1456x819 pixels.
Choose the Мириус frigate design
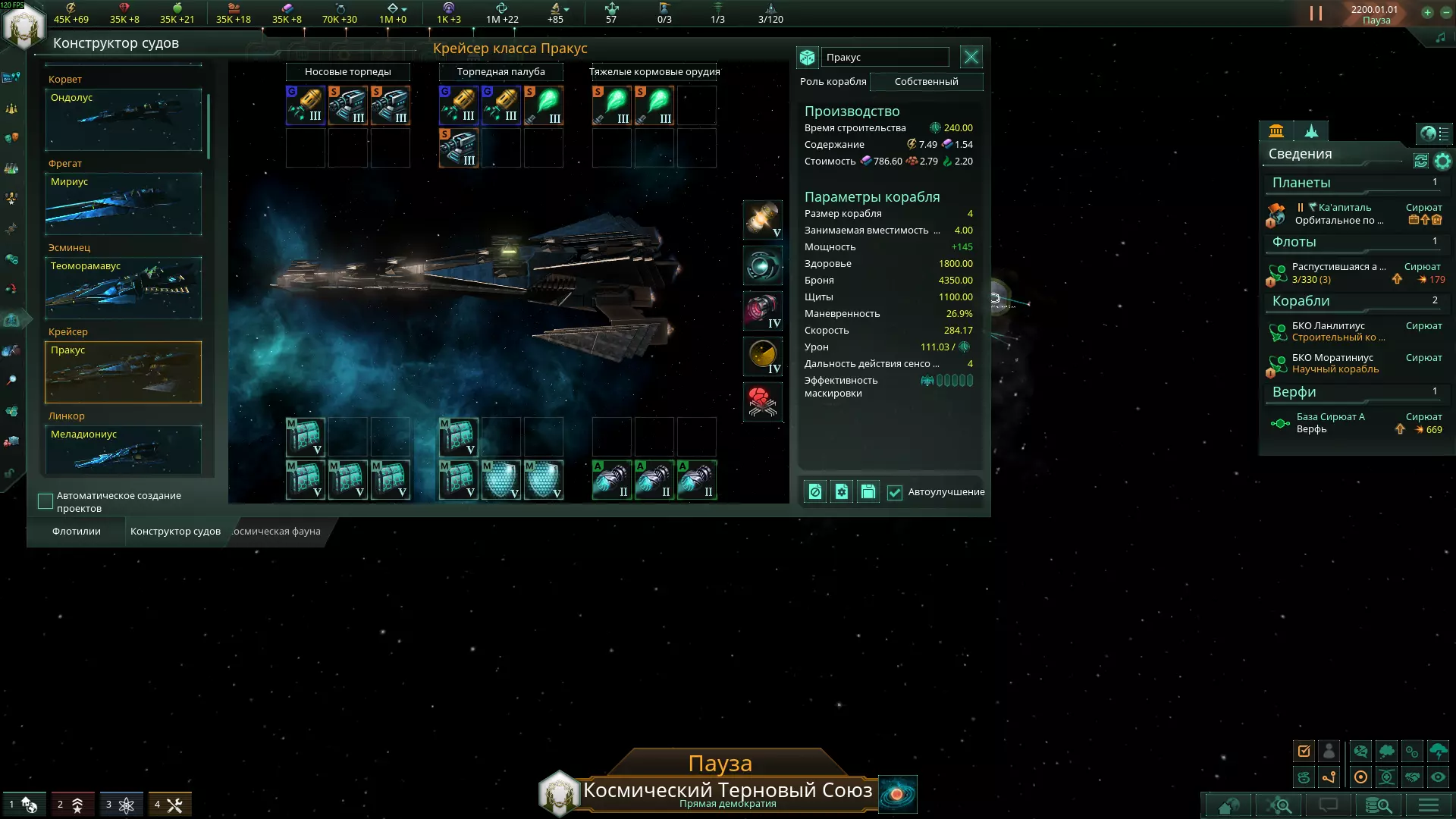pos(124,204)
